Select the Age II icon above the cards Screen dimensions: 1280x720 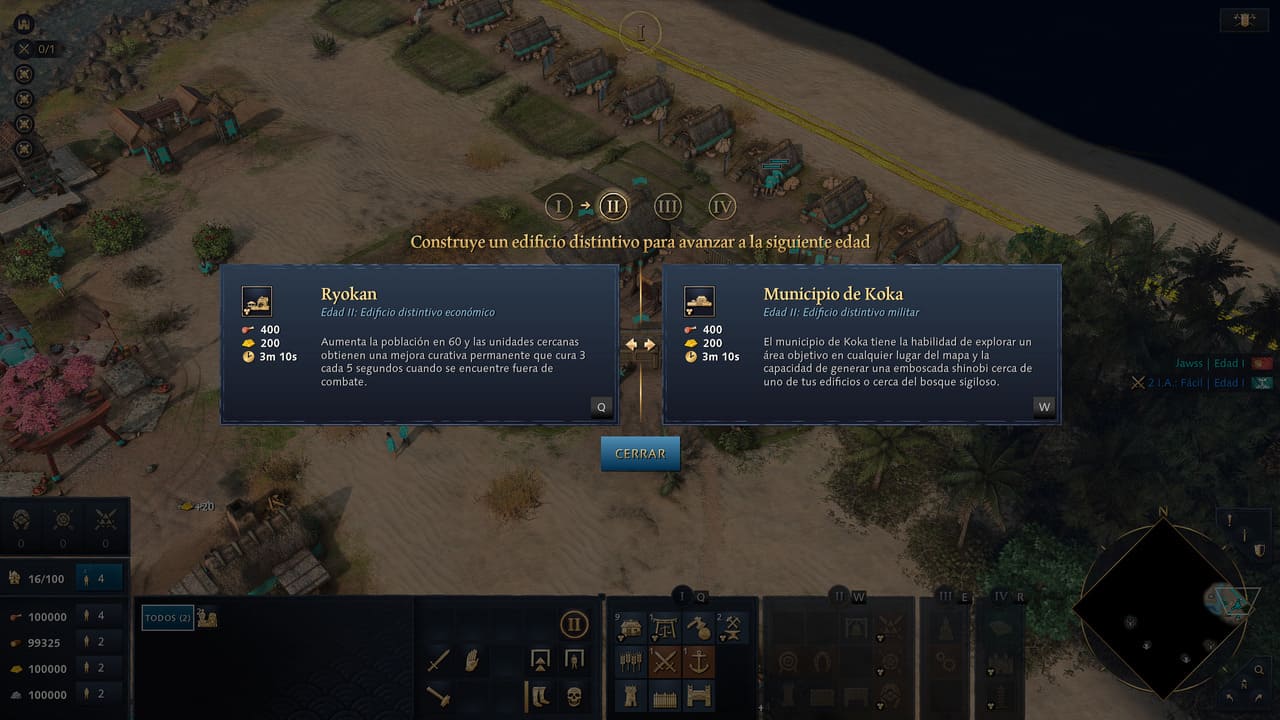[x=613, y=207]
